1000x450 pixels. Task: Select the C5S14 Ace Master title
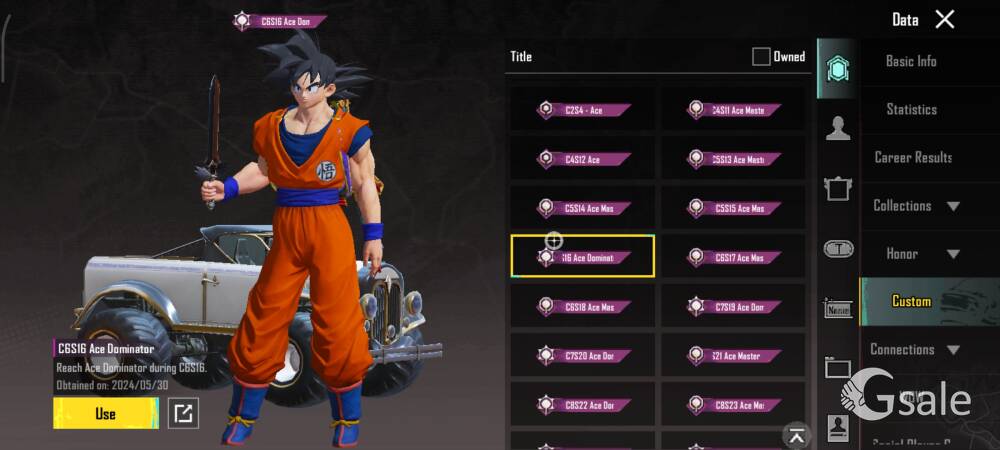tap(583, 208)
